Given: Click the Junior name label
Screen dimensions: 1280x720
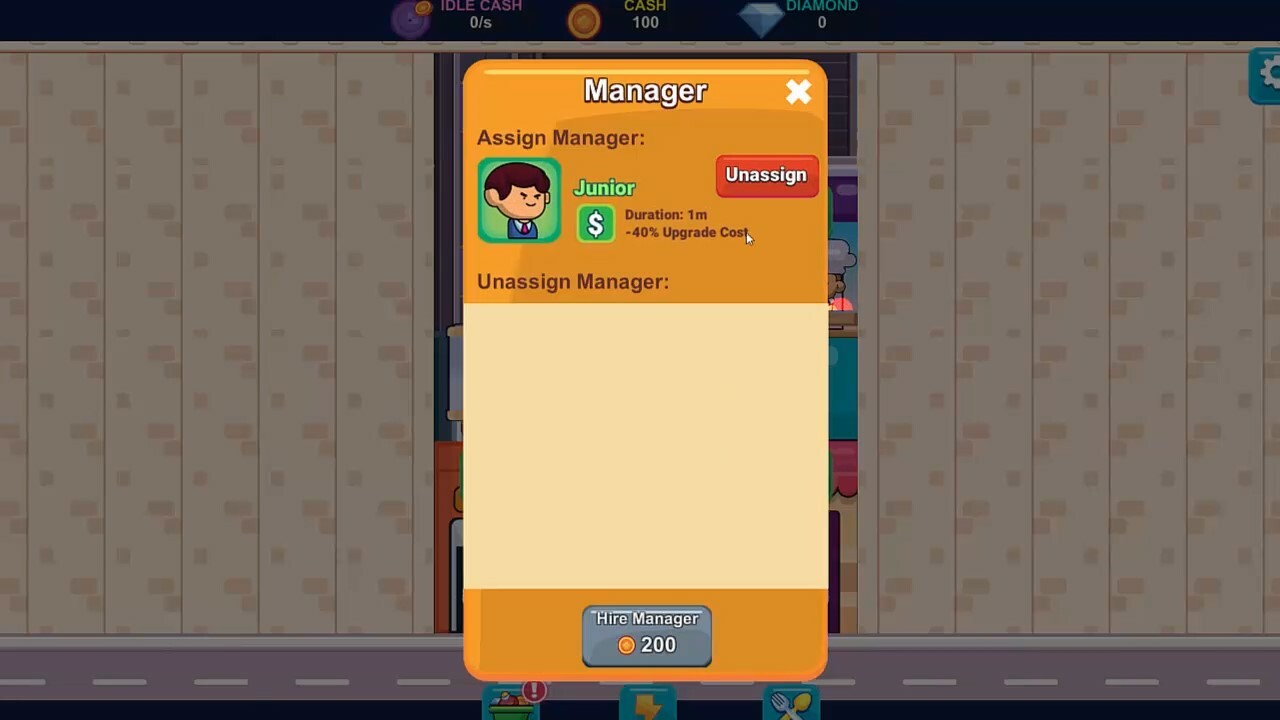Looking at the screenshot, I should 604,187.
